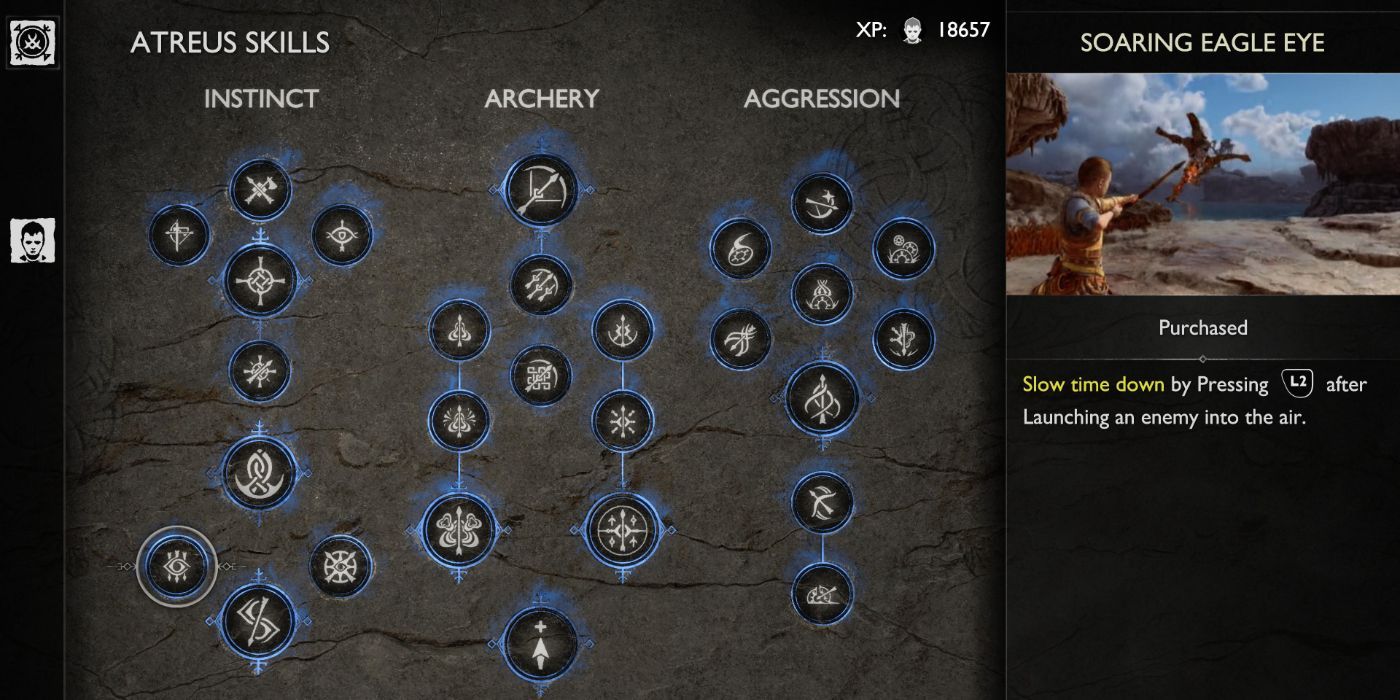Screen dimensions: 1400x700
Task: Select the bottom skill of the Aggression column
Action: [822, 594]
